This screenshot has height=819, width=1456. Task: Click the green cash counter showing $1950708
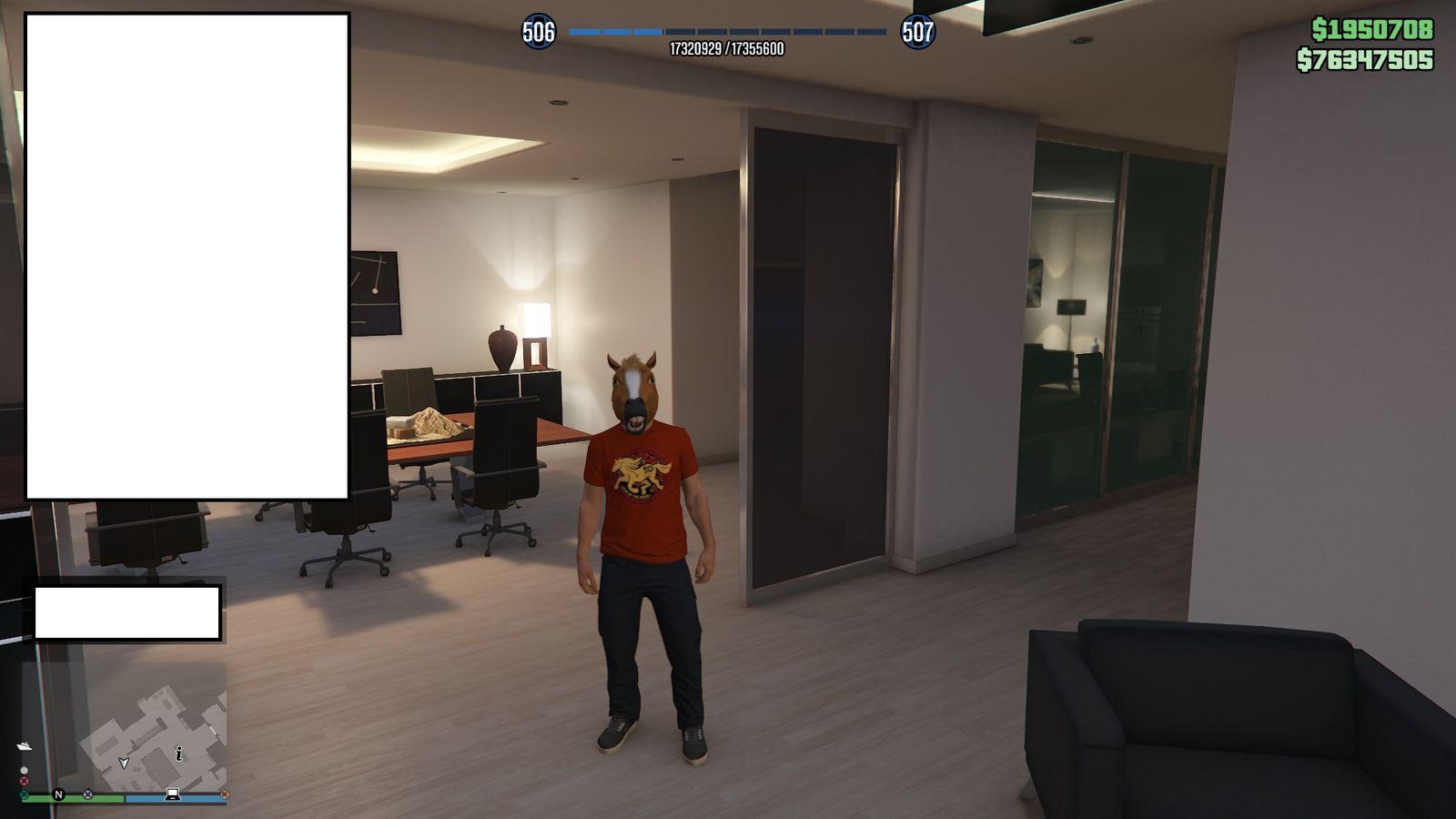(x=1371, y=27)
